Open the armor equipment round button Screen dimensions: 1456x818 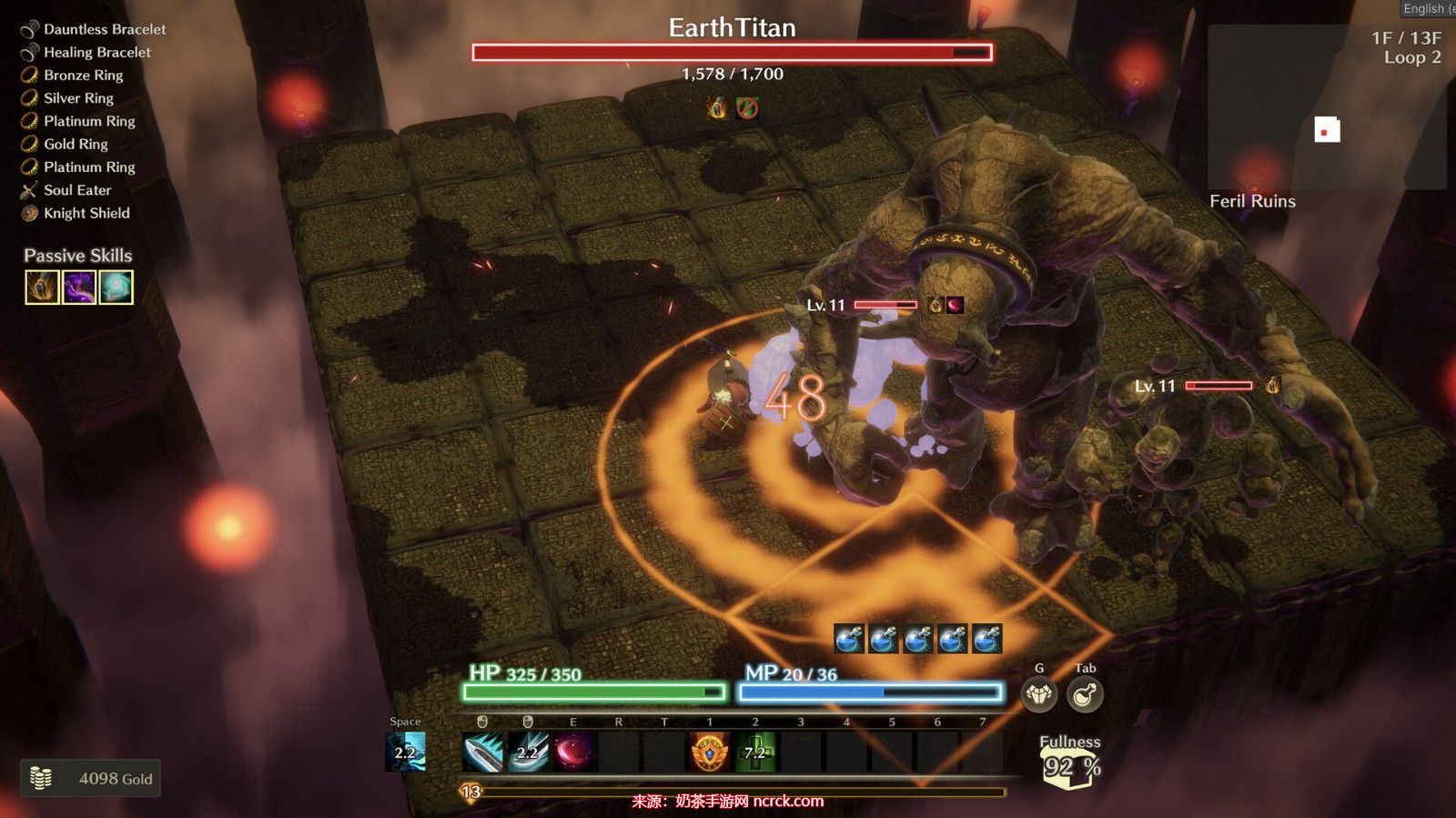pyautogui.click(x=1039, y=695)
